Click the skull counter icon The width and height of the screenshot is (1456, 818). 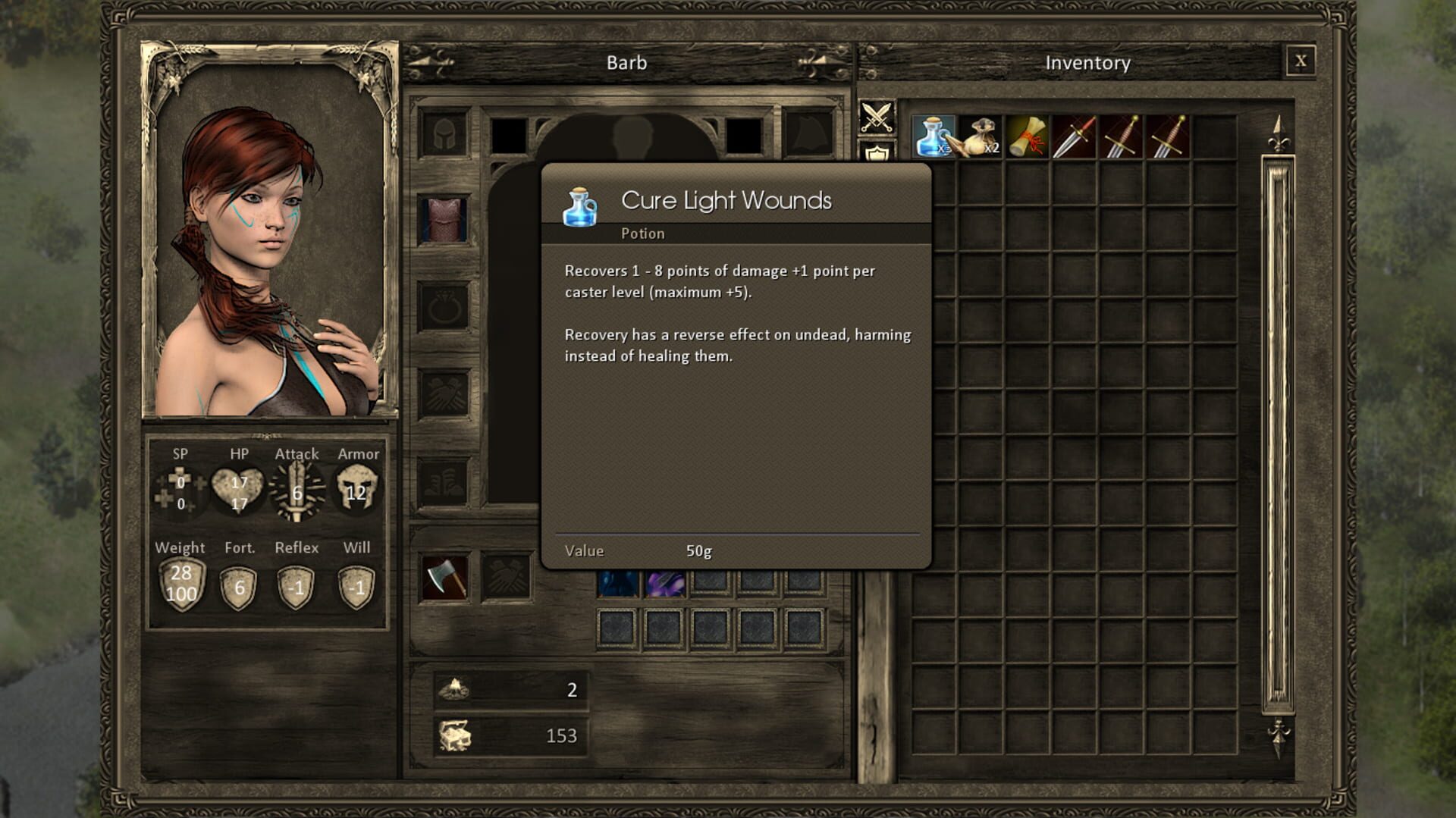click(x=455, y=688)
